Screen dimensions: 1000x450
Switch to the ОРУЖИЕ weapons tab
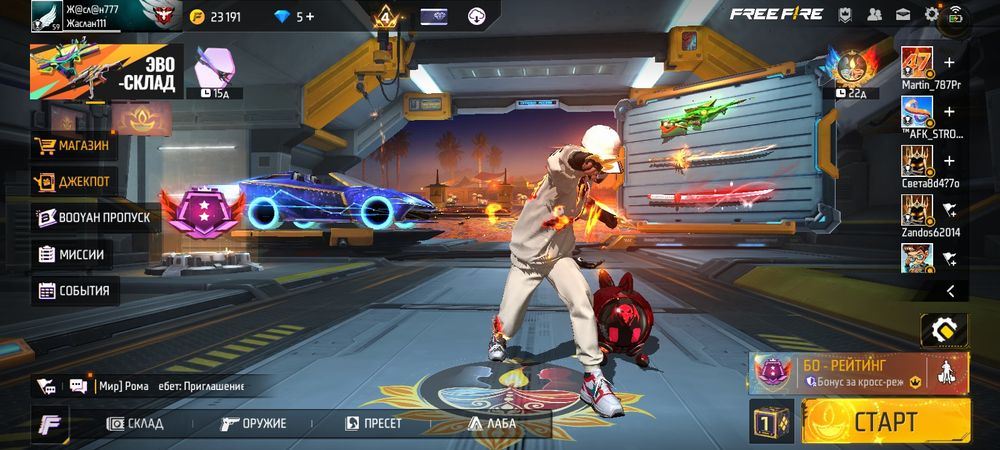coord(254,423)
